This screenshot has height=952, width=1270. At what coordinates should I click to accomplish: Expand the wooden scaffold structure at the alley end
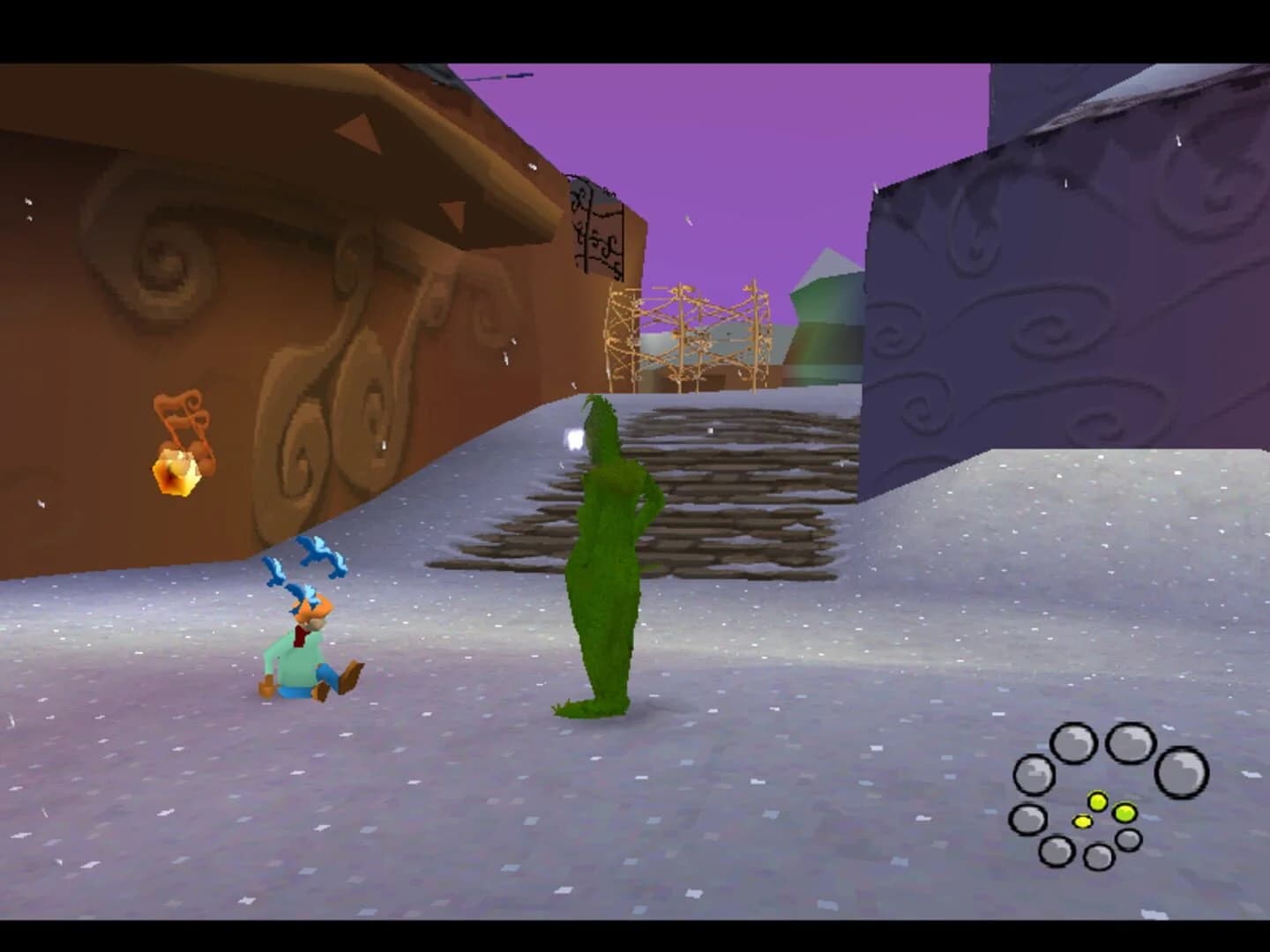[684, 335]
